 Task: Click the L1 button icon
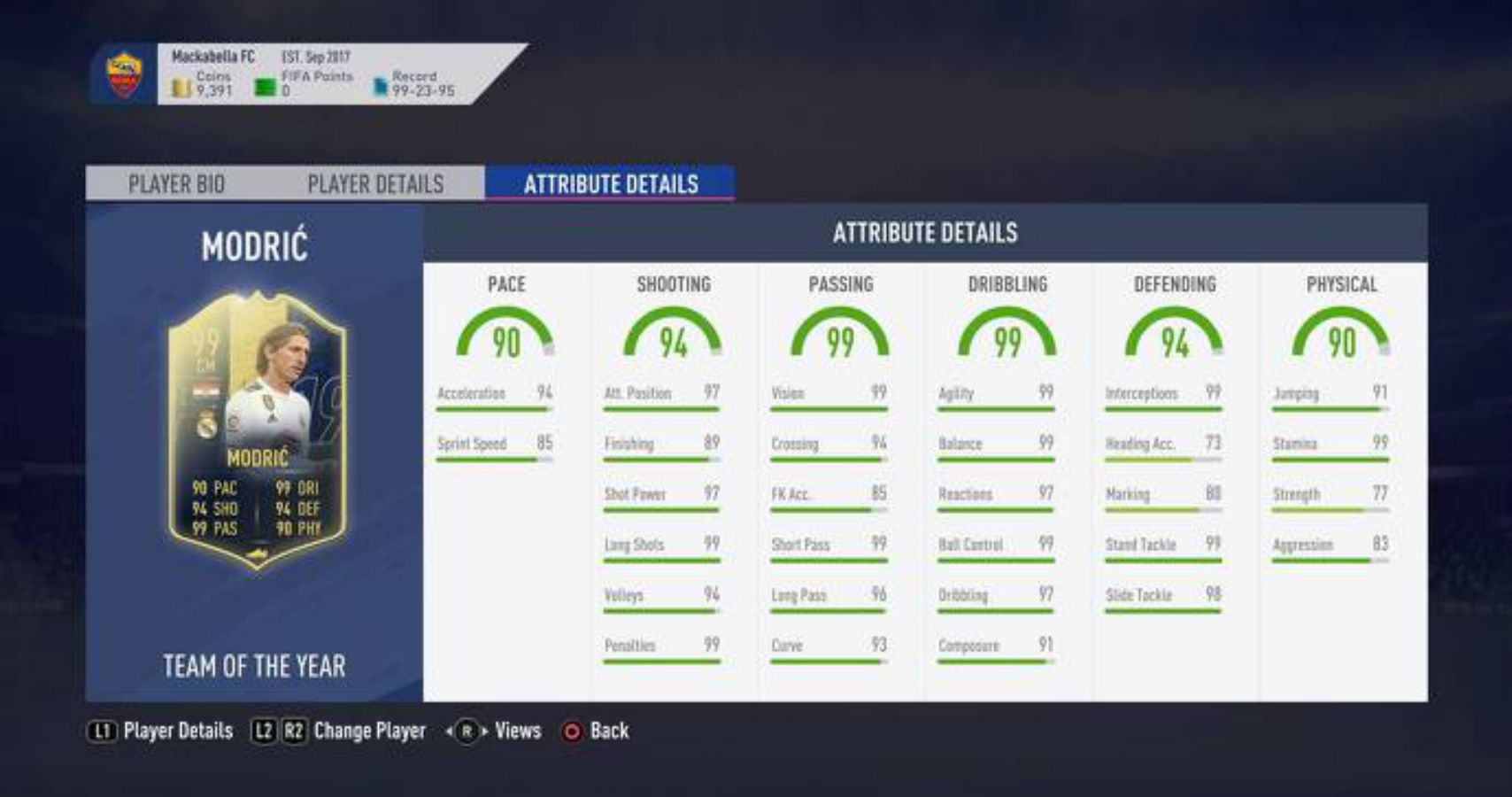pos(101,732)
